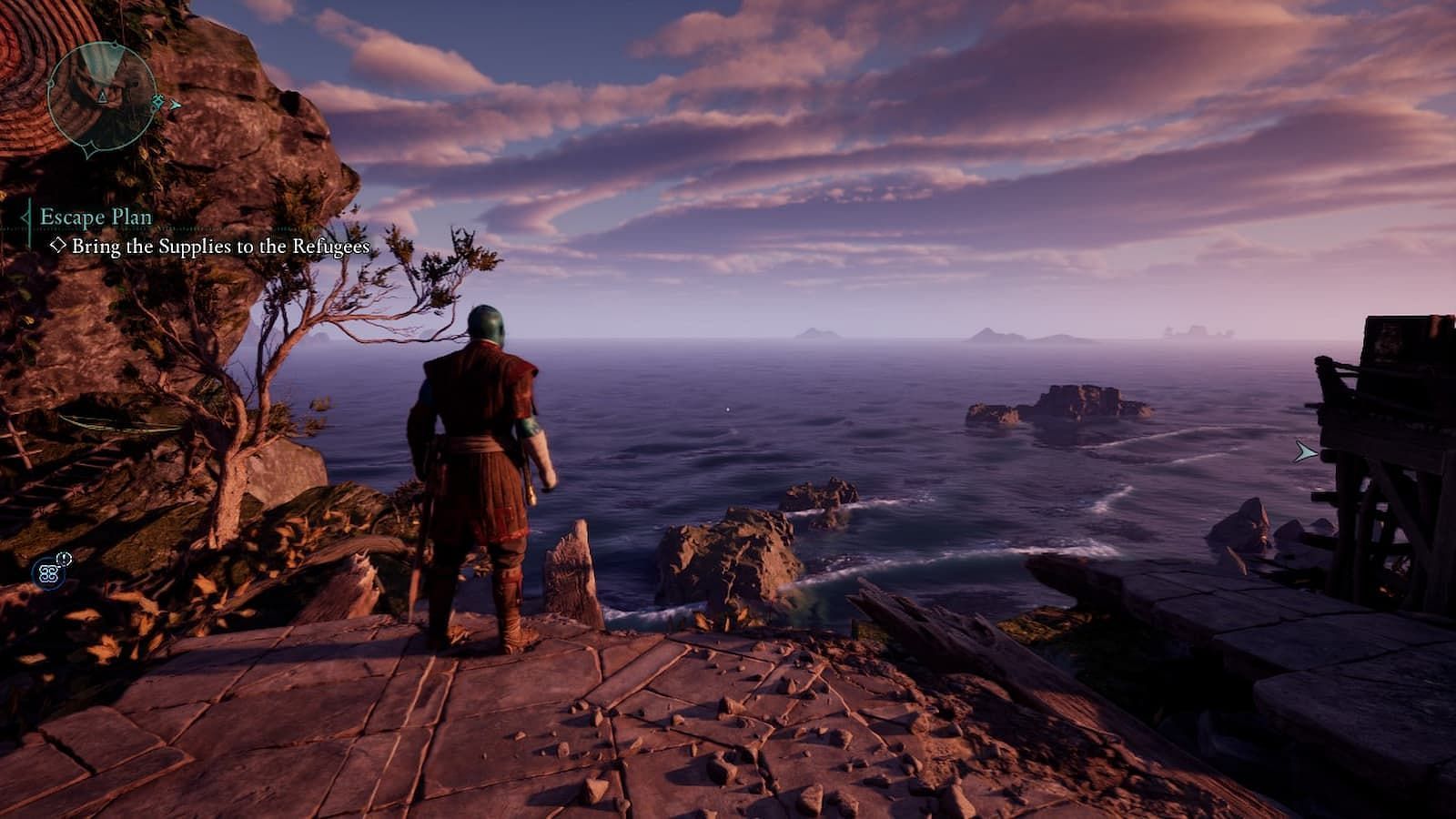Click the waypoint arrow beside the wooden scaffold

pyautogui.click(x=1306, y=451)
